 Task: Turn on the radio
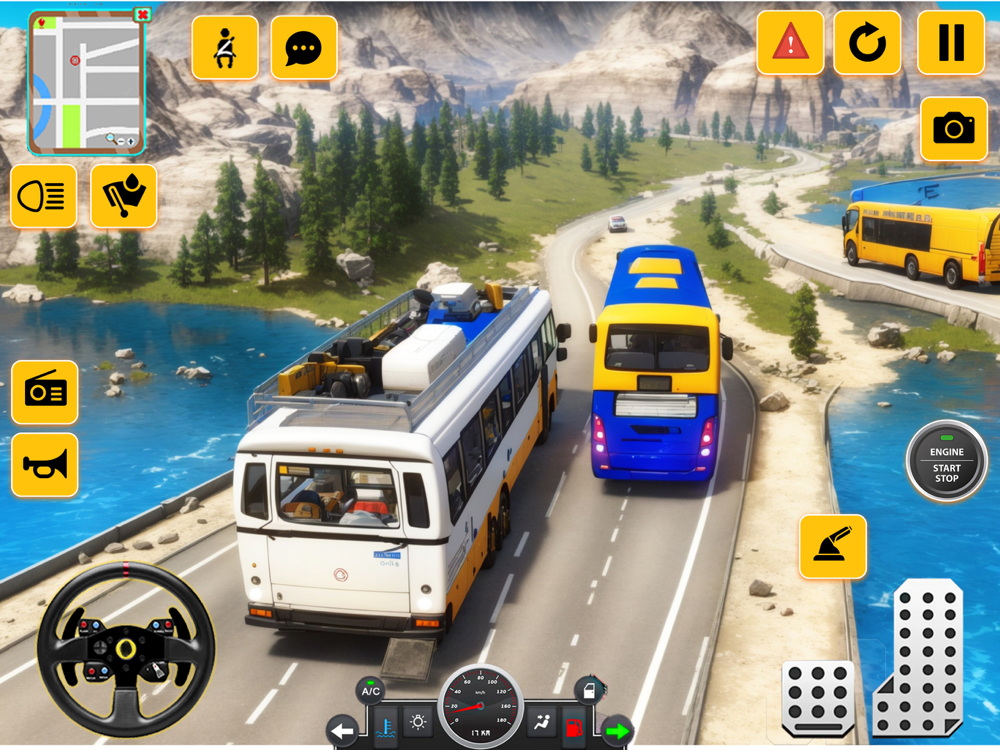[x=45, y=392]
